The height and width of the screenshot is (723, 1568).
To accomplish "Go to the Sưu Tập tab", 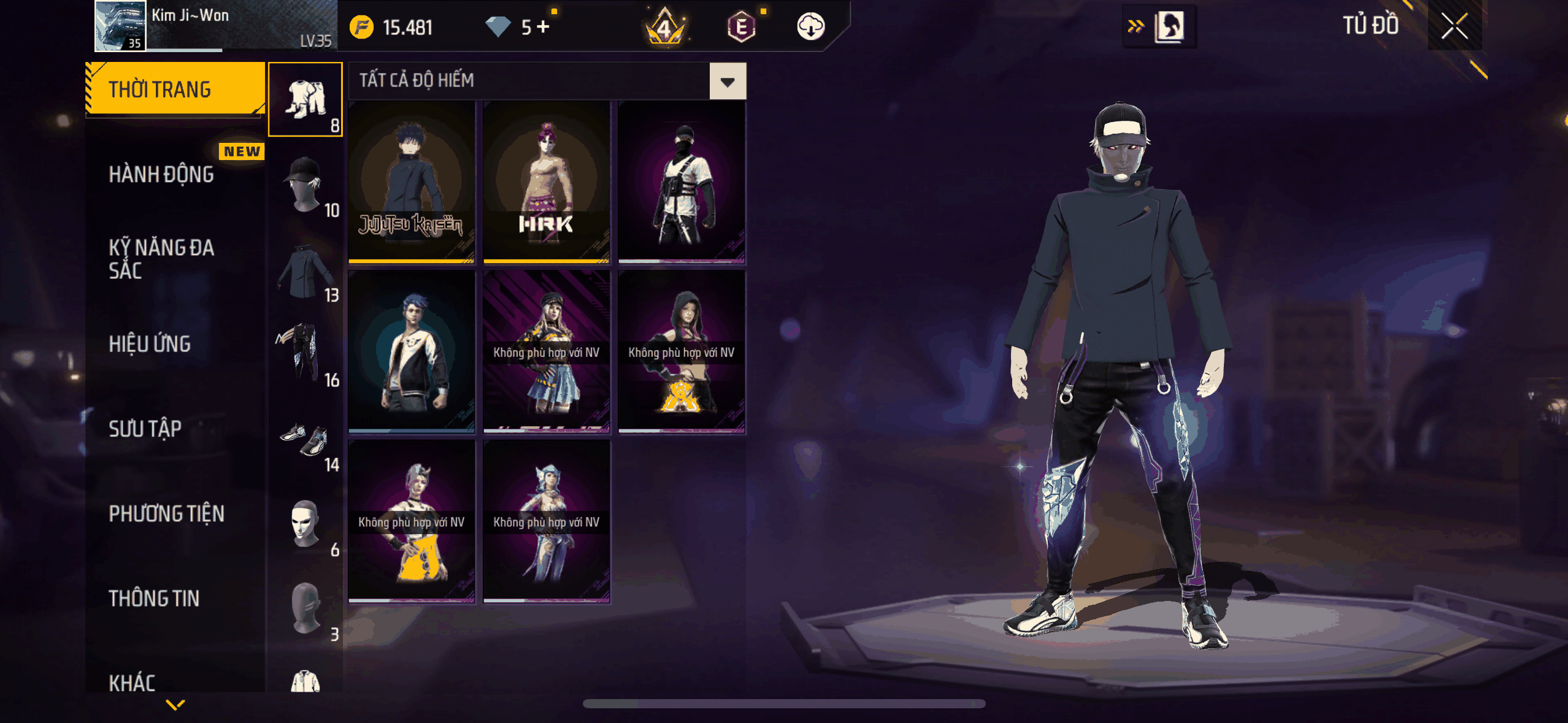I will click(145, 429).
